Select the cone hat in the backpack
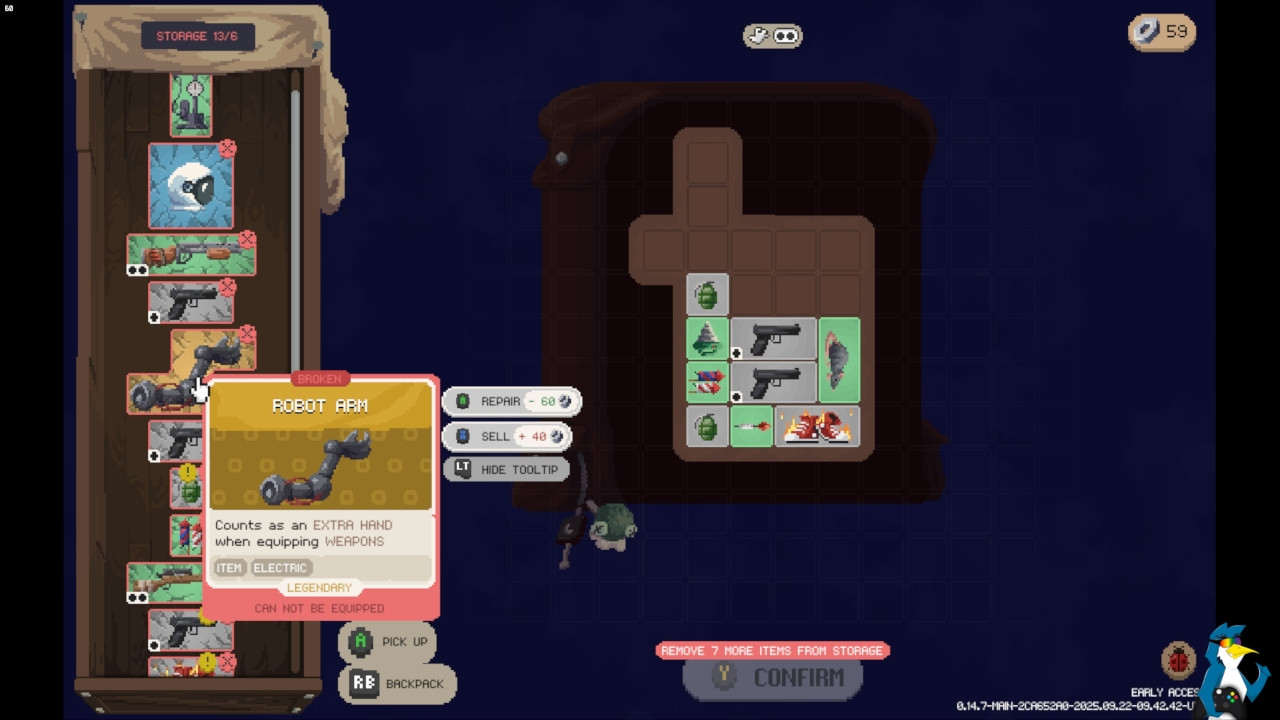Screen dimensions: 1280x720 (x=707, y=339)
